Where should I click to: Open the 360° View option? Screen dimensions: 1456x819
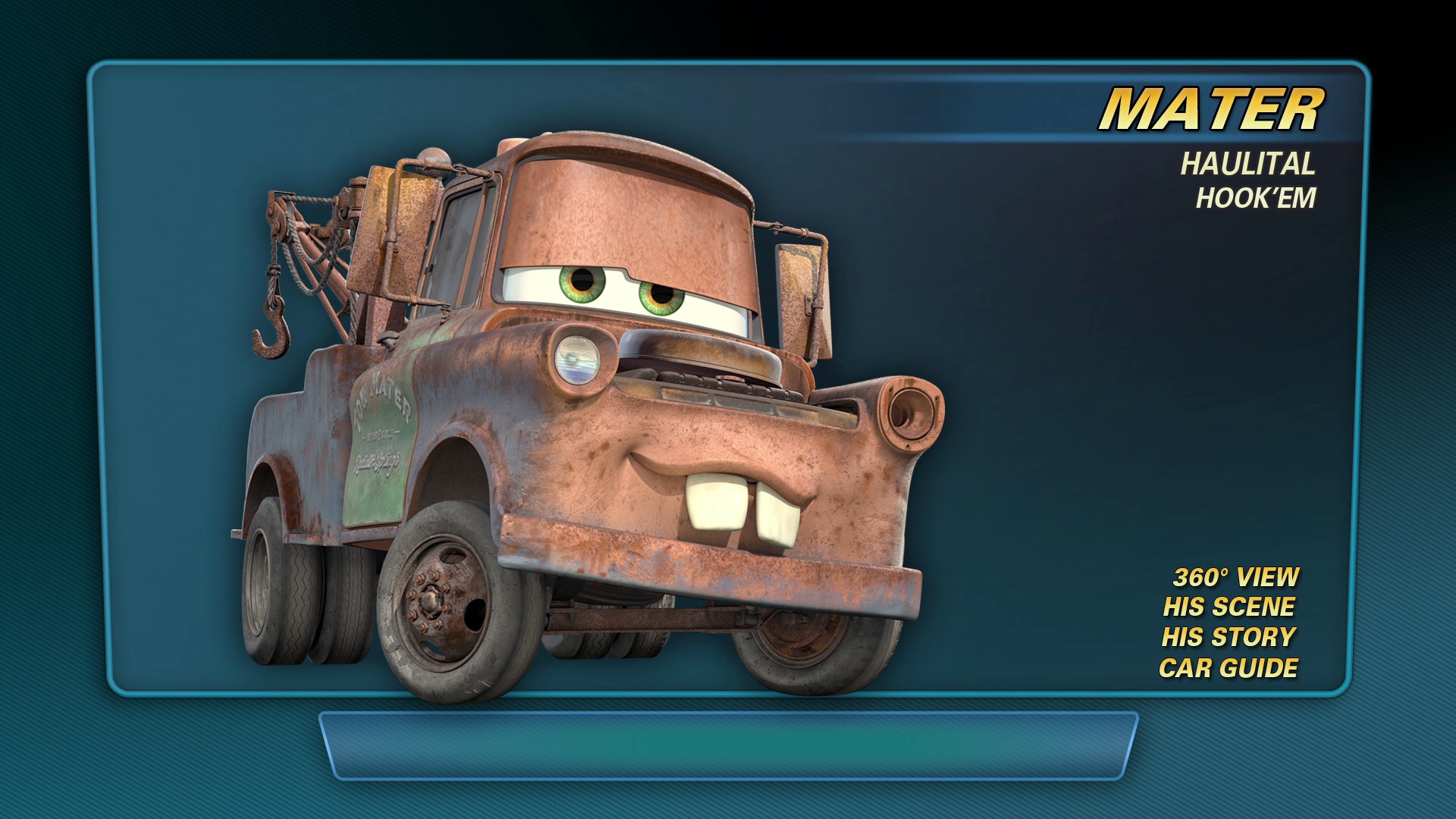pos(1235,577)
